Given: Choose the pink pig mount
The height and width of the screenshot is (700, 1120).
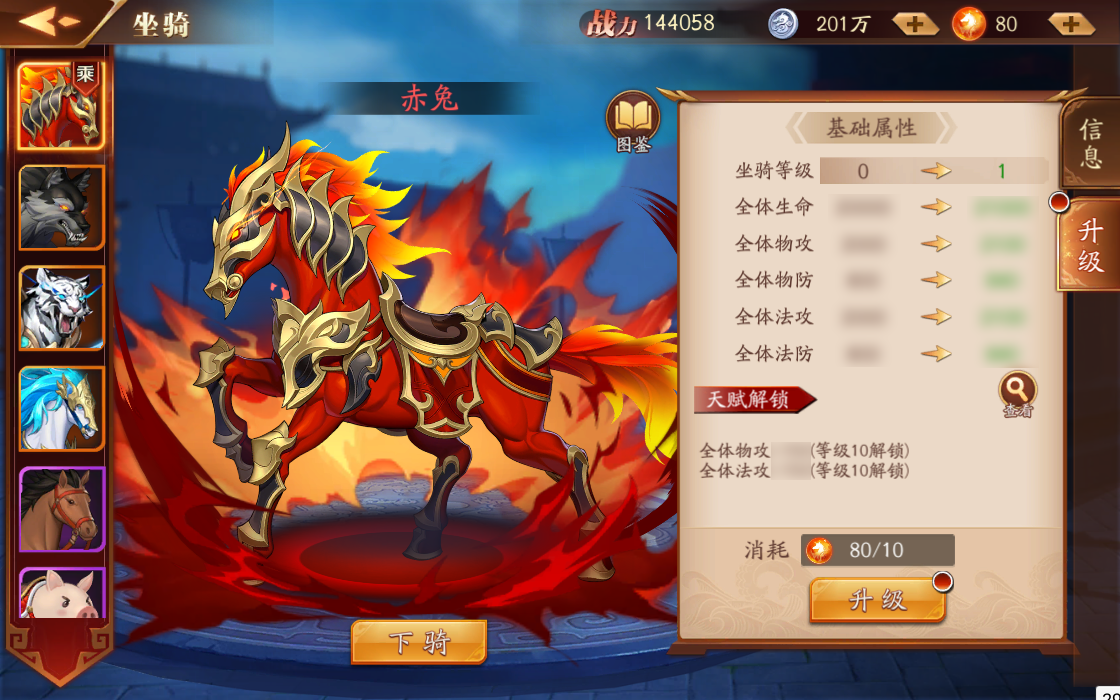Looking at the screenshot, I should coord(61,594).
